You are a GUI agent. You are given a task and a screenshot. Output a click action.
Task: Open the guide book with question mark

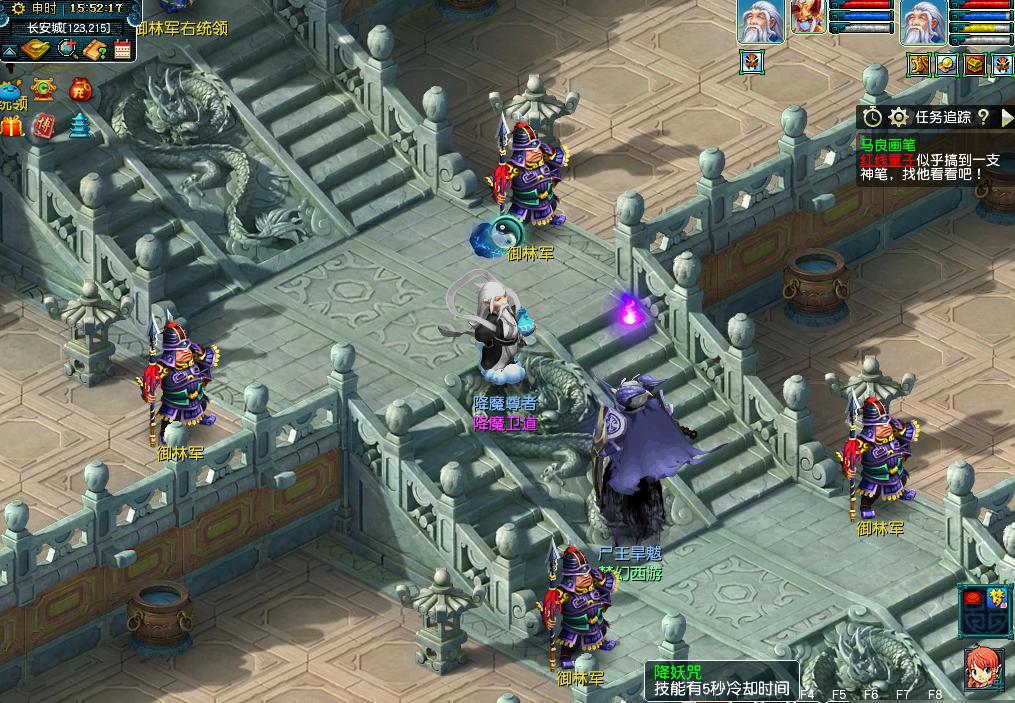point(96,49)
